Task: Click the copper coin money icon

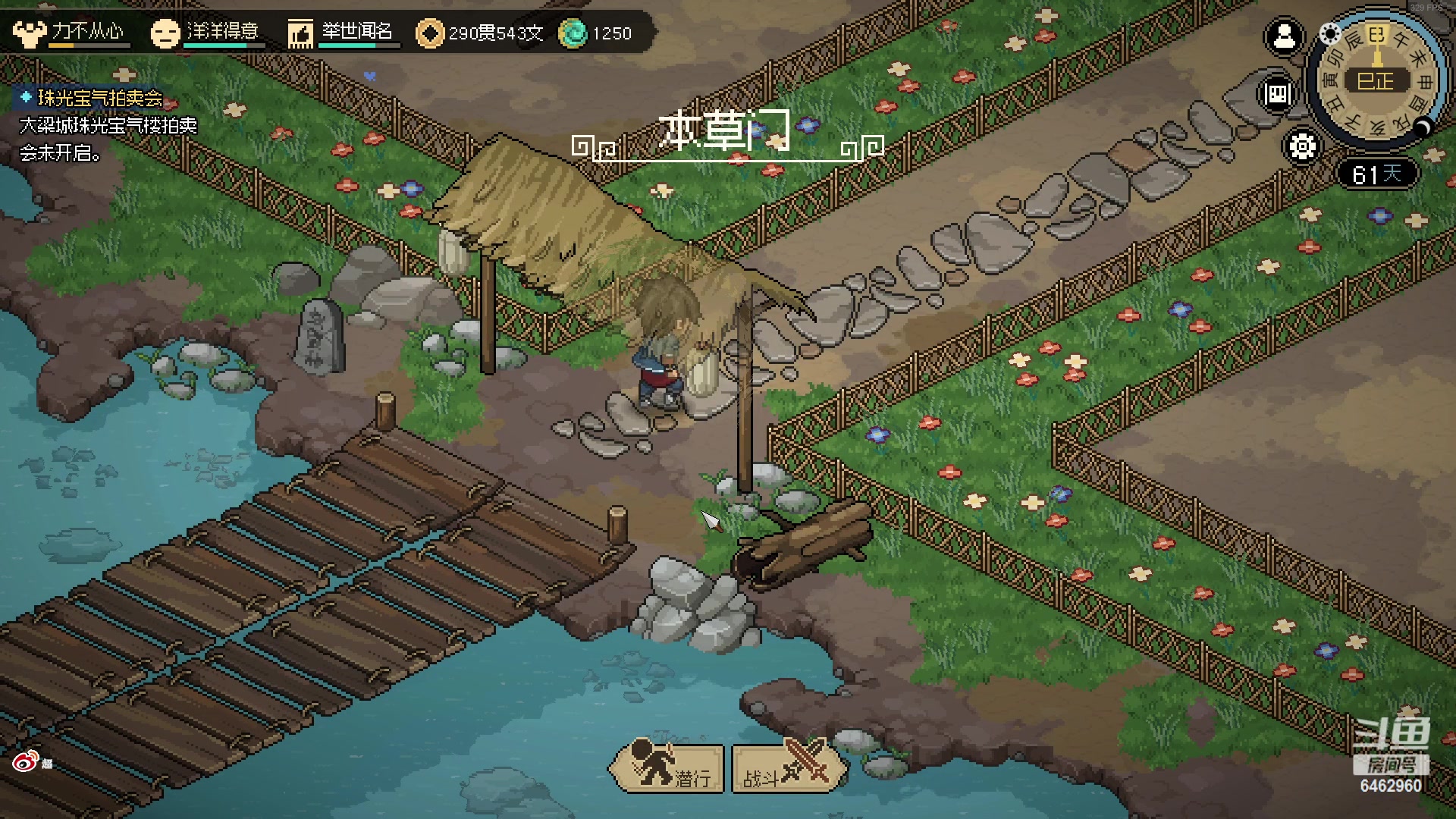Action: tap(430, 33)
